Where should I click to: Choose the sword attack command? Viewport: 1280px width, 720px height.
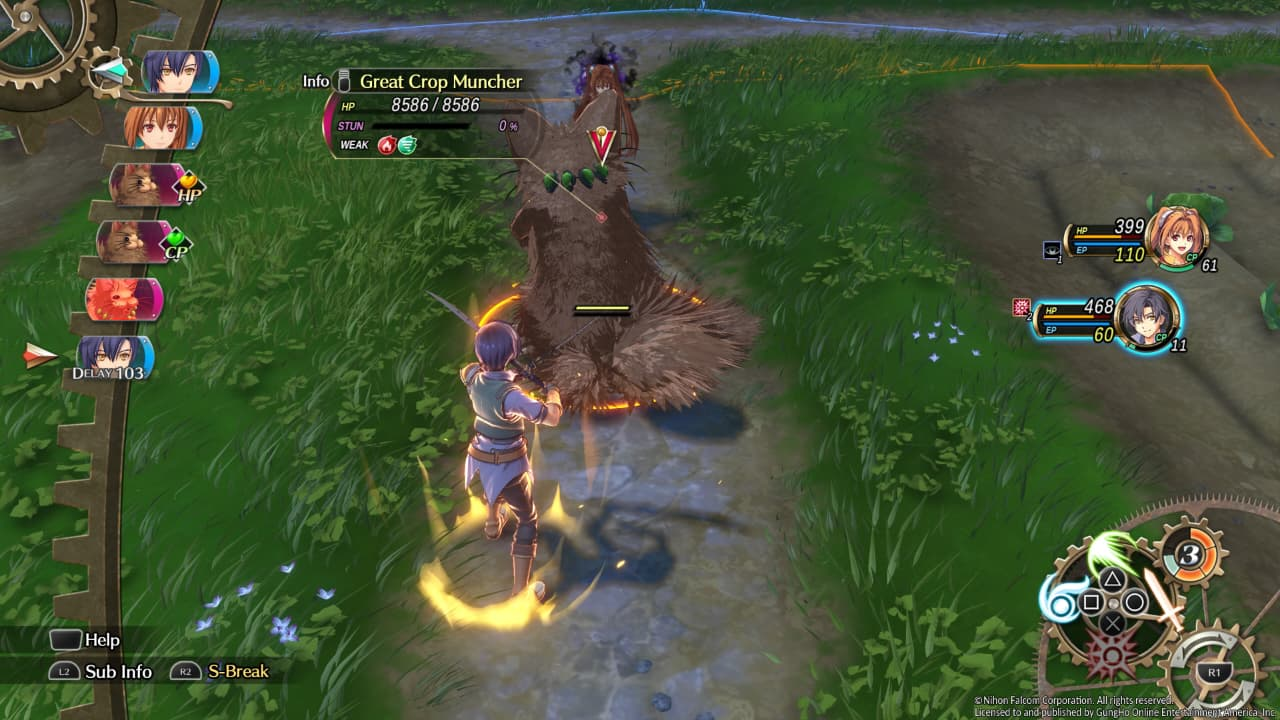click(x=1162, y=597)
